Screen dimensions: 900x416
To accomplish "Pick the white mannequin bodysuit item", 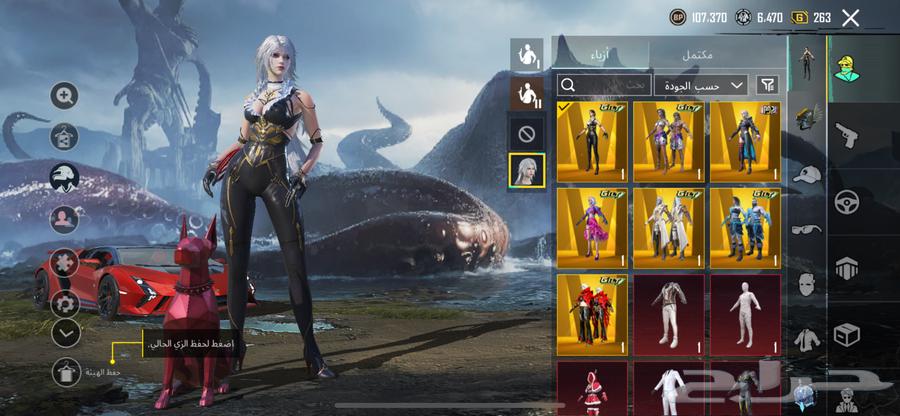I will pyautogui.click(x=745, y=314).
